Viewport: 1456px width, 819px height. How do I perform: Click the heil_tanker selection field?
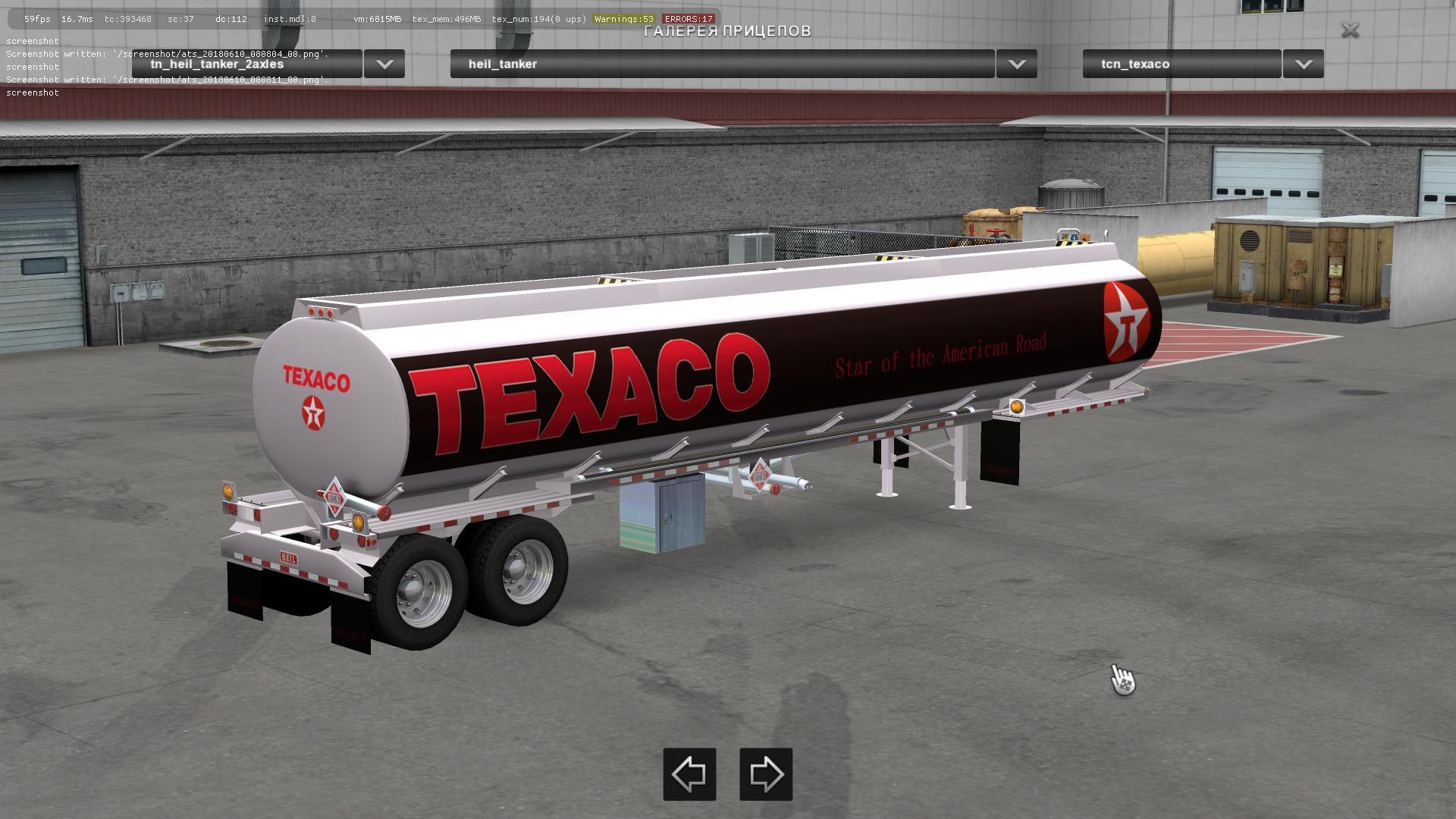point(722,64)
